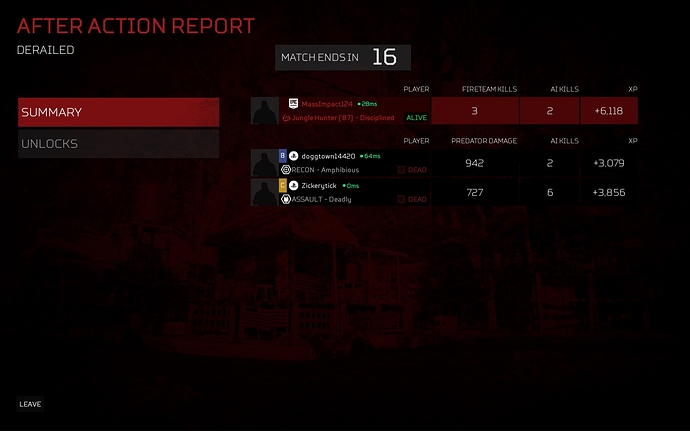Switch to the Summary tab

click(118, 112)
